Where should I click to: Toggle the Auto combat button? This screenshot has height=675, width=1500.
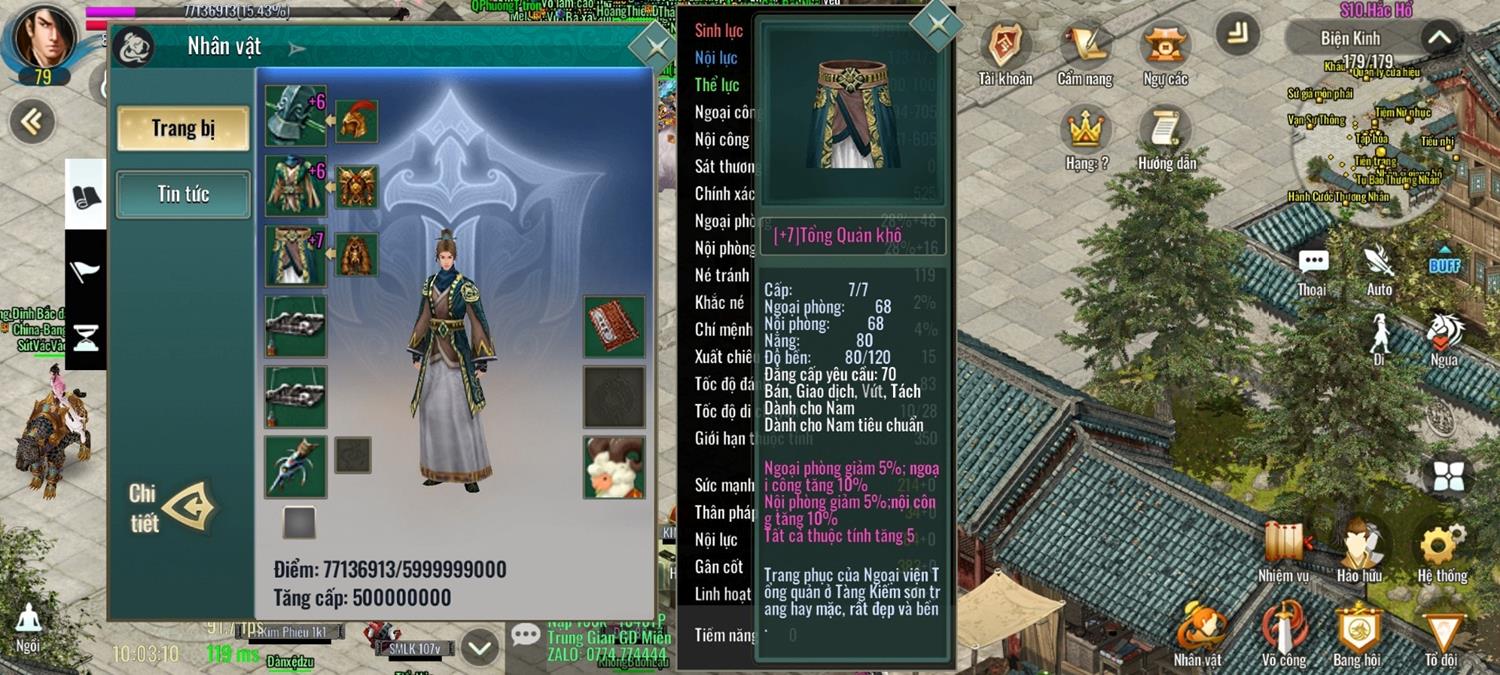pos(1379,267)
